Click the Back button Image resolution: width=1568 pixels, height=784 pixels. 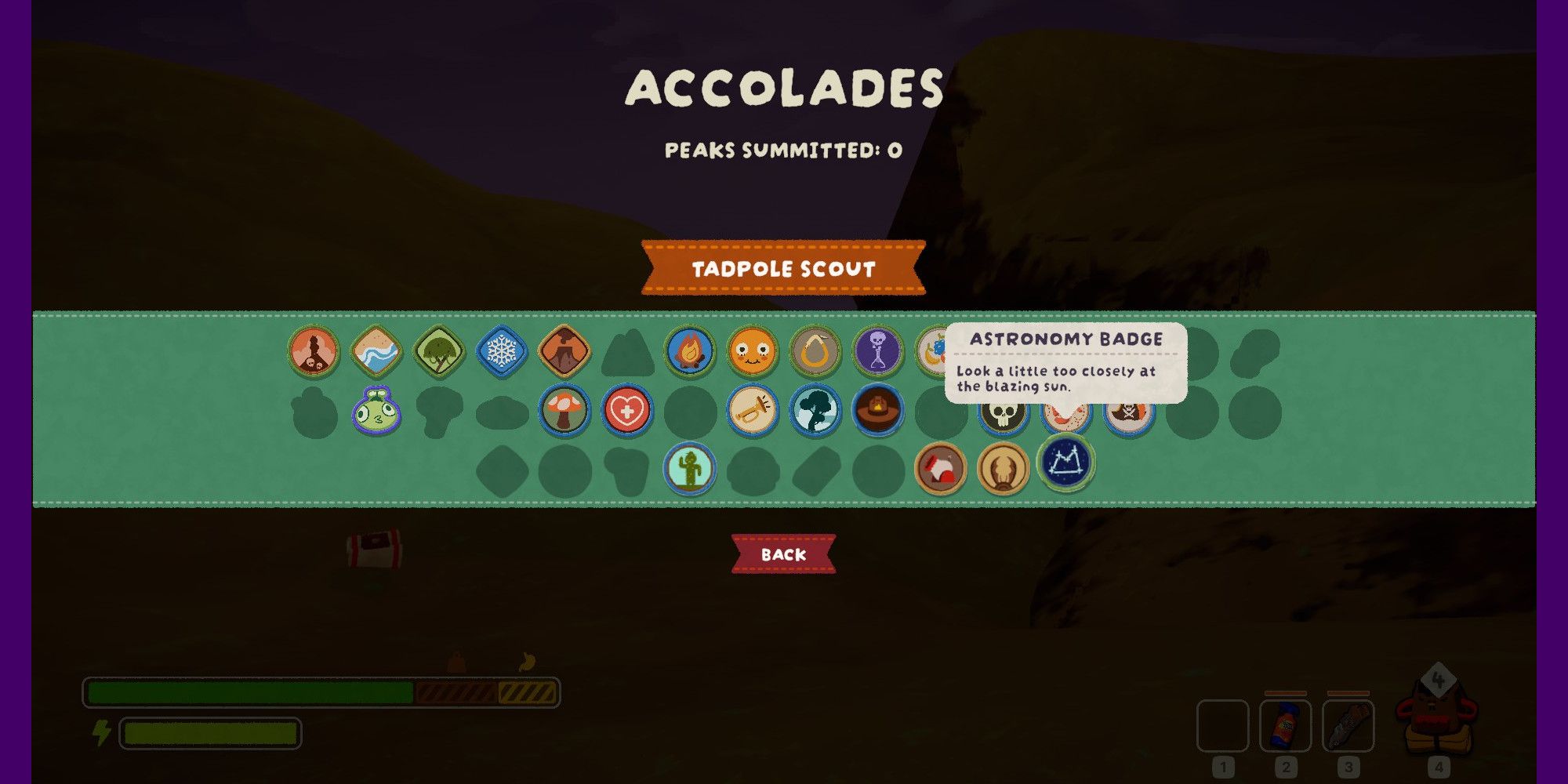pyautogui.click(x=783, y=554)
